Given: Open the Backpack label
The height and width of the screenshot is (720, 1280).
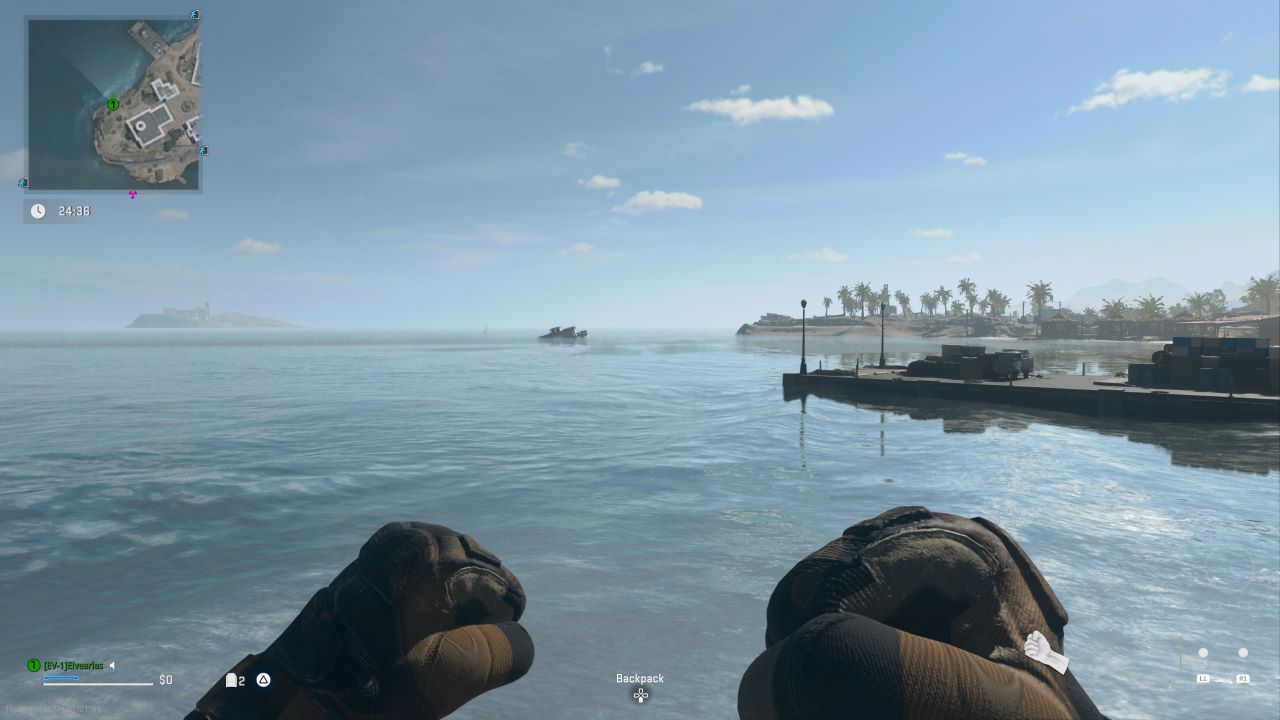Looking at the screenshot, I should pos(639,678).
